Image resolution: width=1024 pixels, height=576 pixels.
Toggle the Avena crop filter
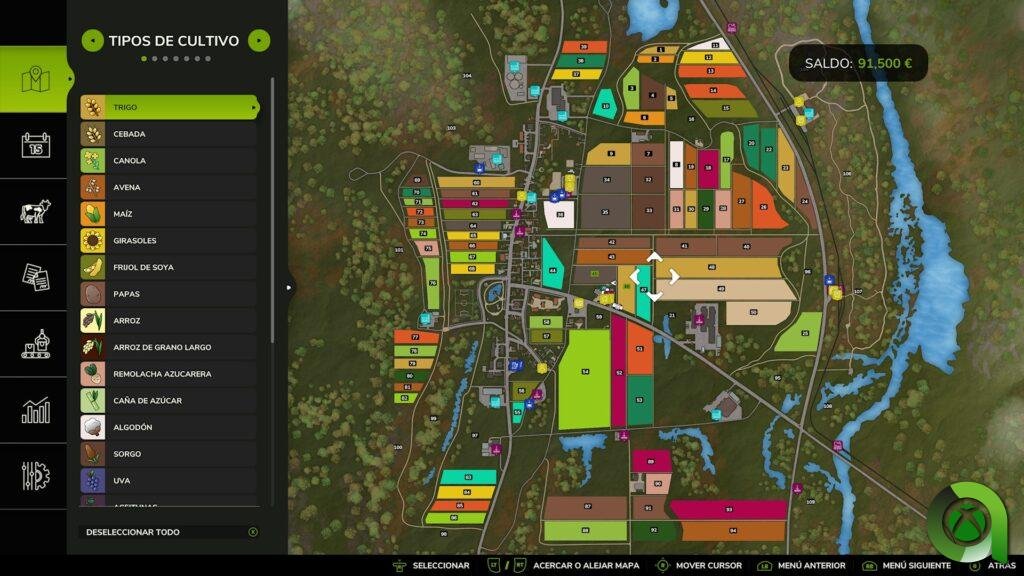[x=168, y=187]
